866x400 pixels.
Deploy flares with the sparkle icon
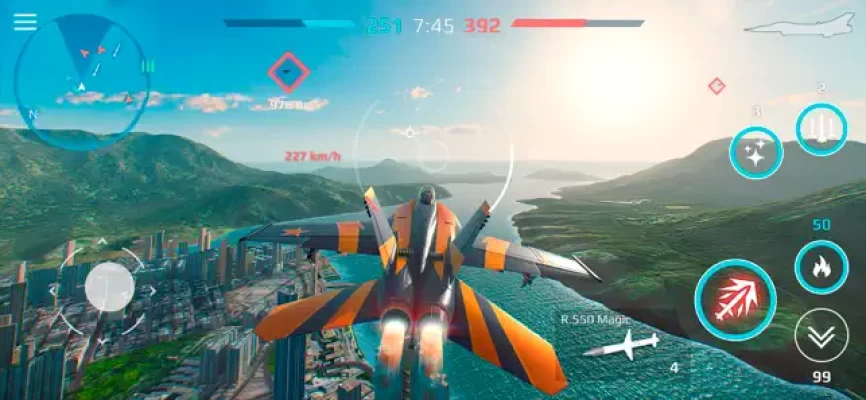756,153
